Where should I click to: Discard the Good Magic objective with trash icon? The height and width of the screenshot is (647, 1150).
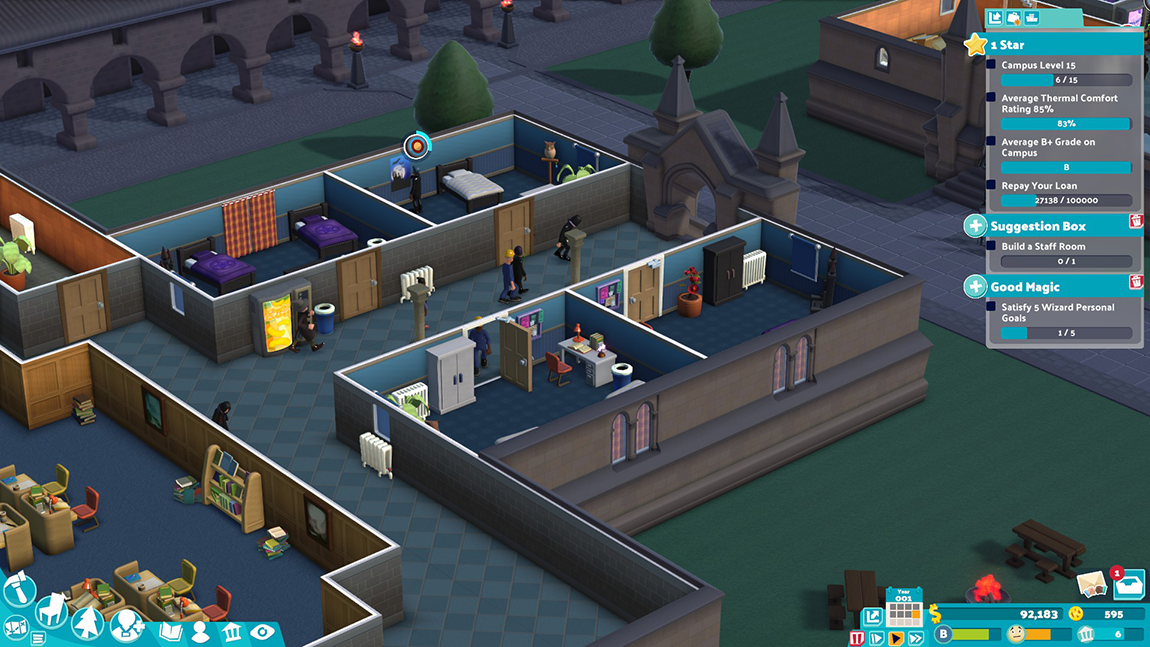[x=1135, y=282]
